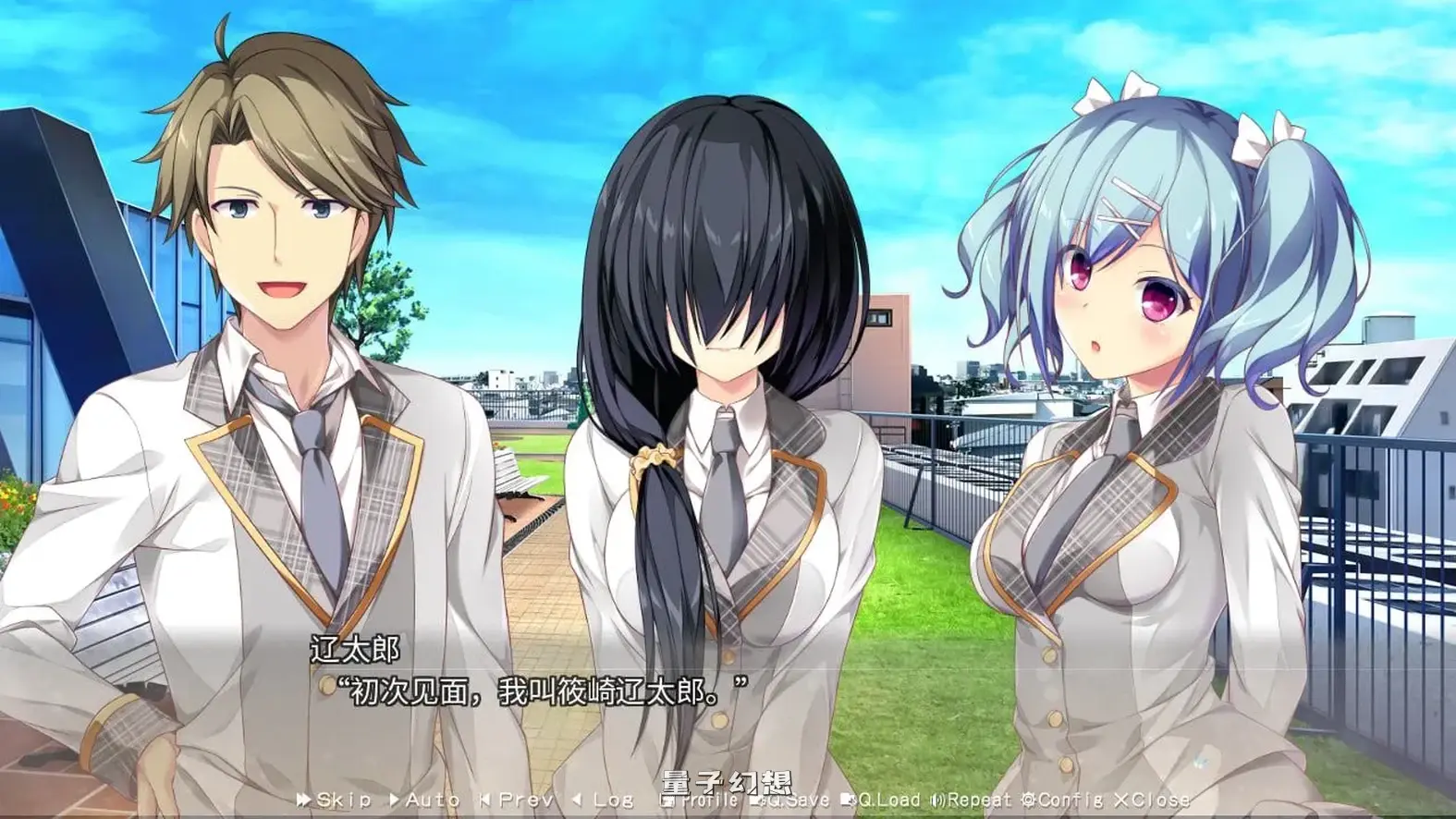Click the X Close icon
Viewport: 1456px width, 819px height.
pos(1122,801)
